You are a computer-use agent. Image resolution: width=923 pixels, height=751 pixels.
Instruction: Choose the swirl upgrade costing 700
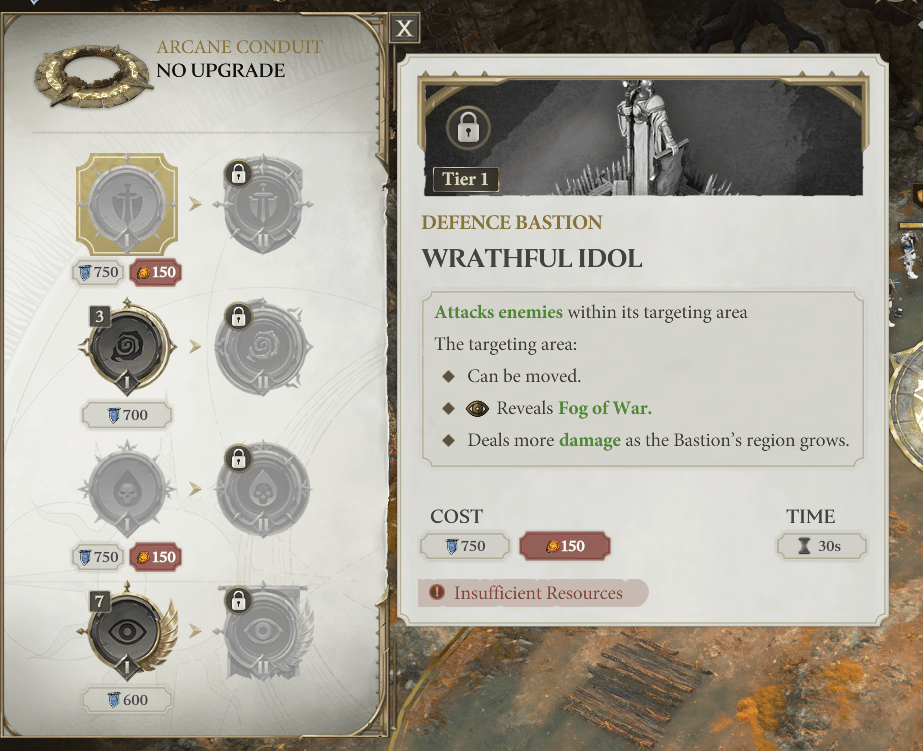click(126, 347)
